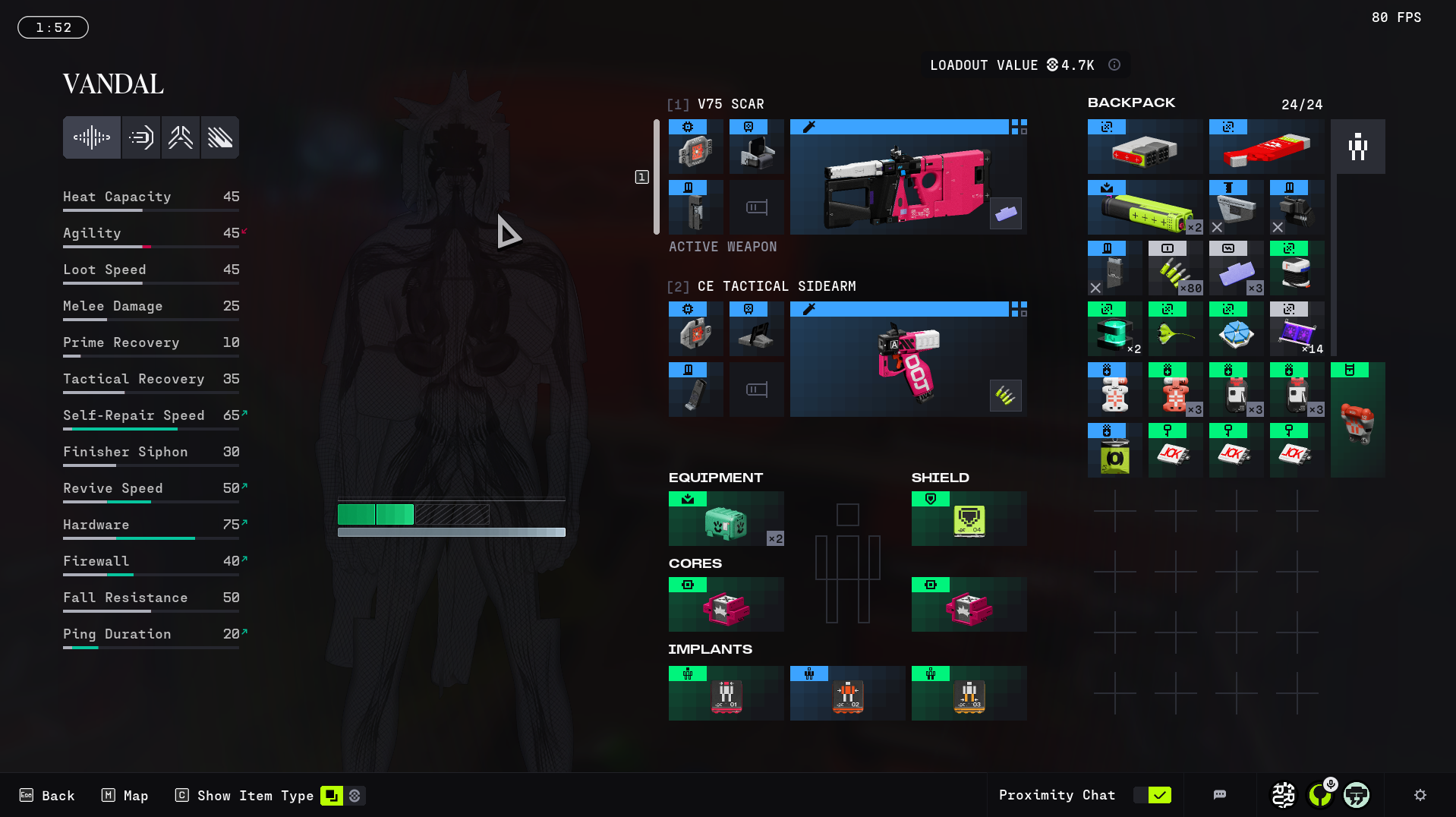Choose the orange implant slot labeled 02

pyautogui.click(x=847, y=693)
